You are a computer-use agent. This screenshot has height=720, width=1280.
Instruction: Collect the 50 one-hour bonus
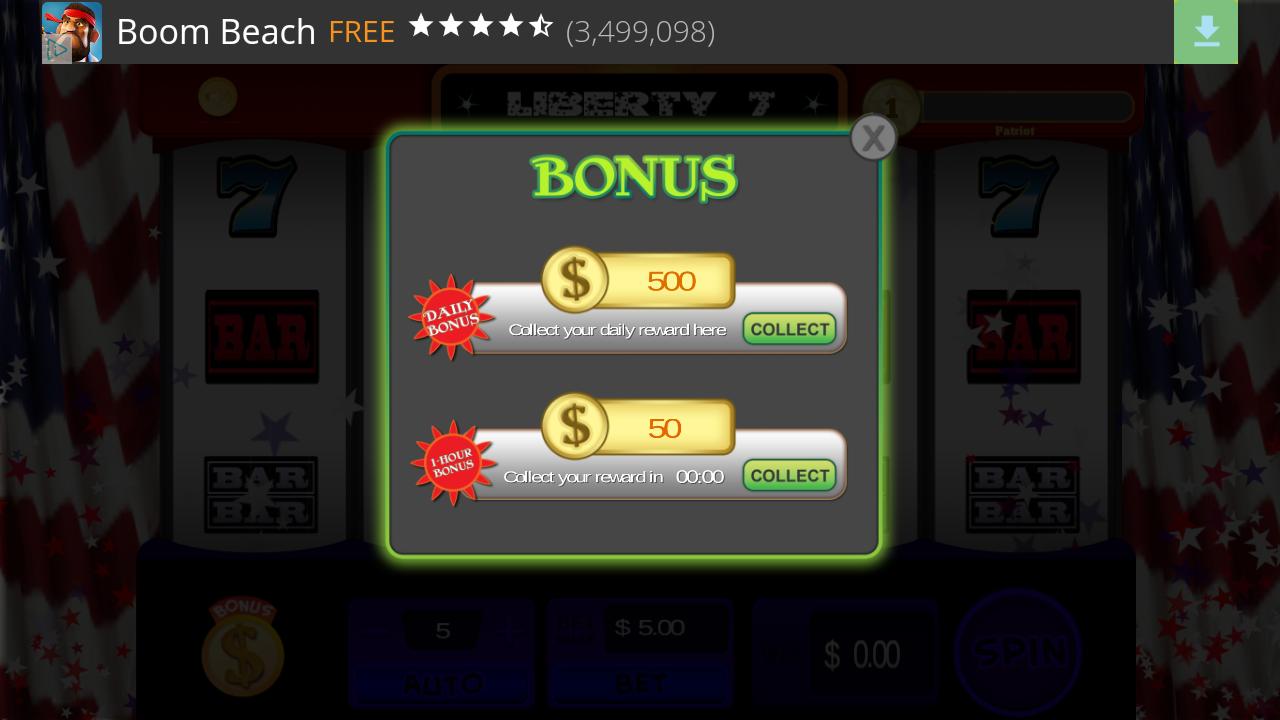[789, 475]
